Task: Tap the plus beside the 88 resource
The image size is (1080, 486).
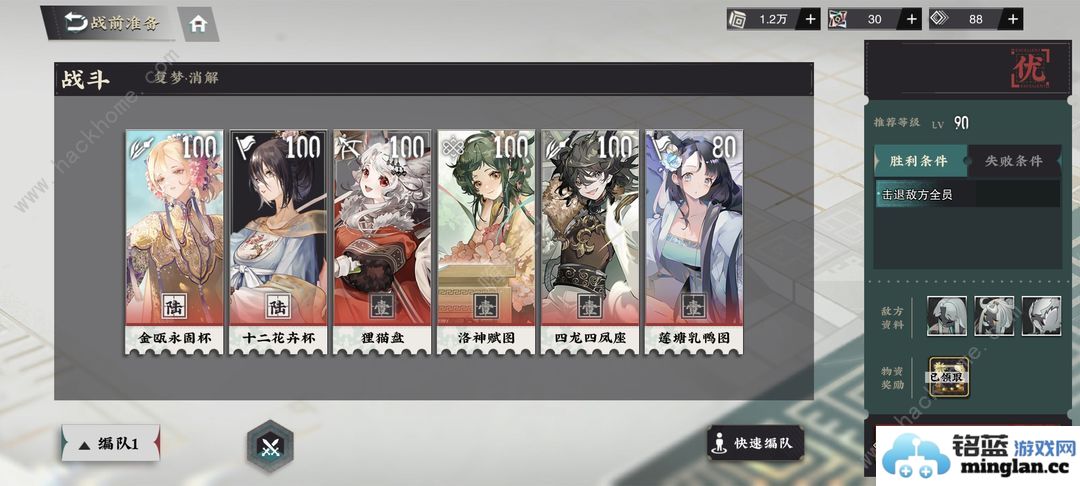Action: click(1013, 19)
